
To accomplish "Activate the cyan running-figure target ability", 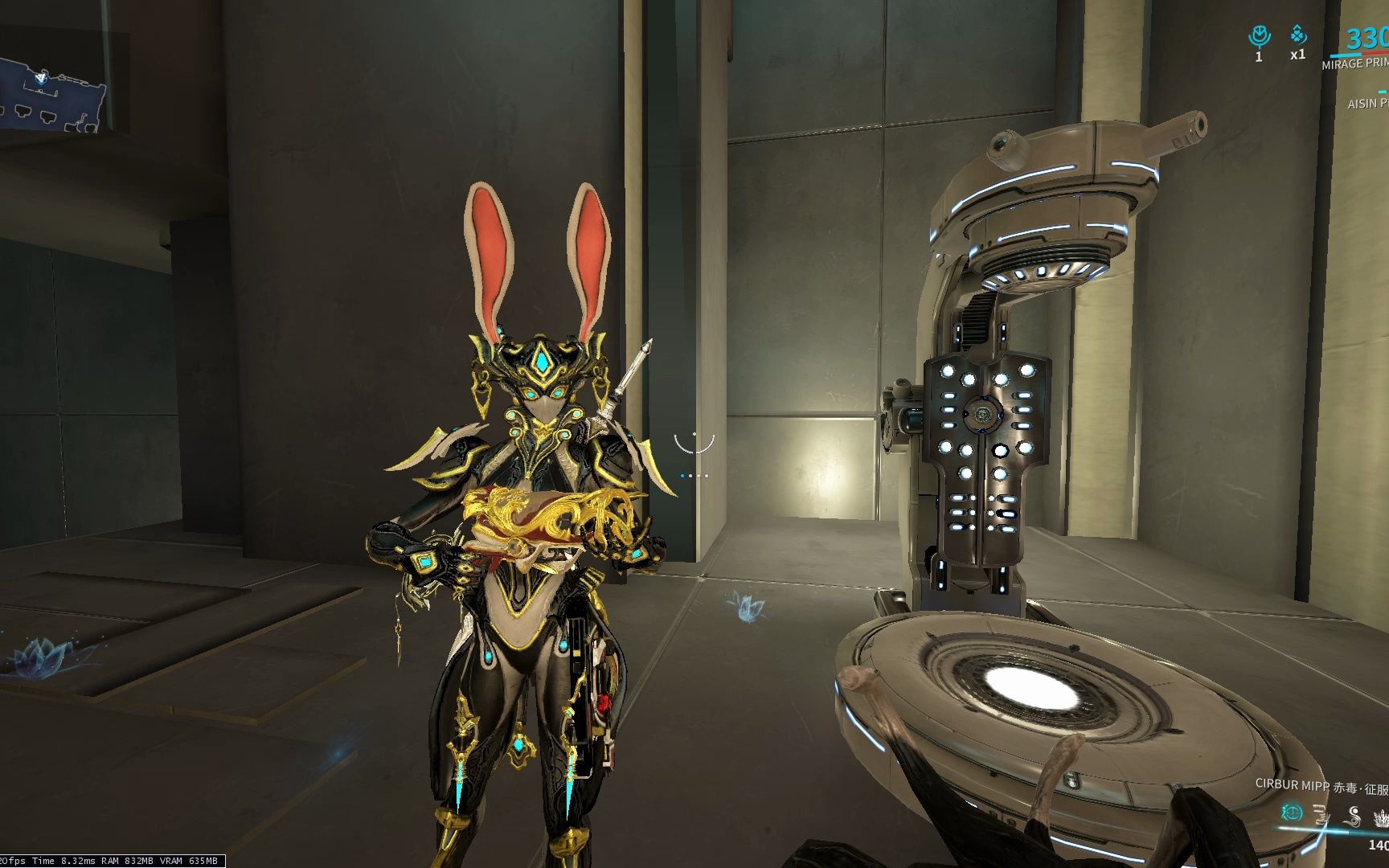I will [x=1292, y=813].
